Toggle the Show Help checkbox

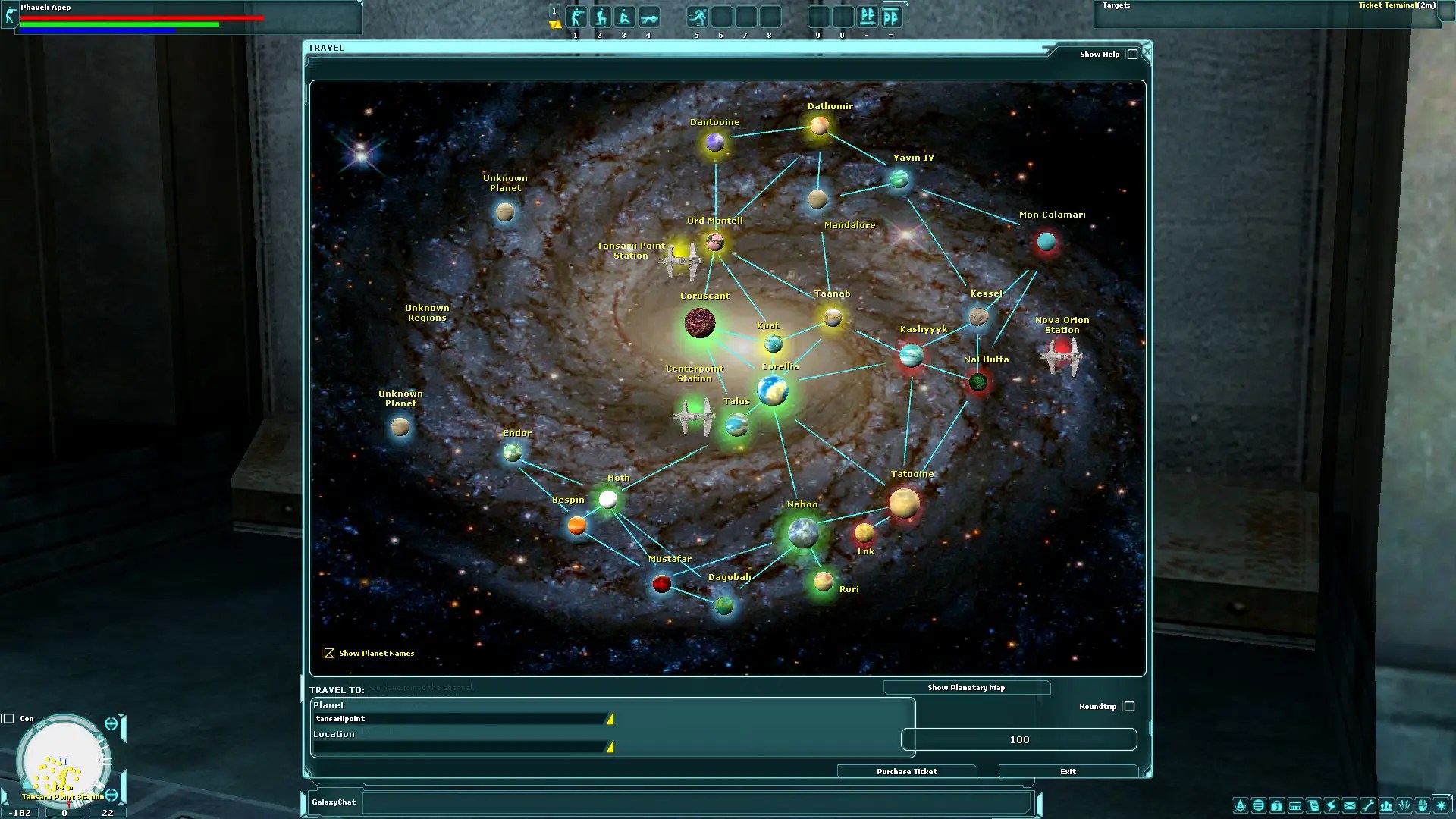1132,54
